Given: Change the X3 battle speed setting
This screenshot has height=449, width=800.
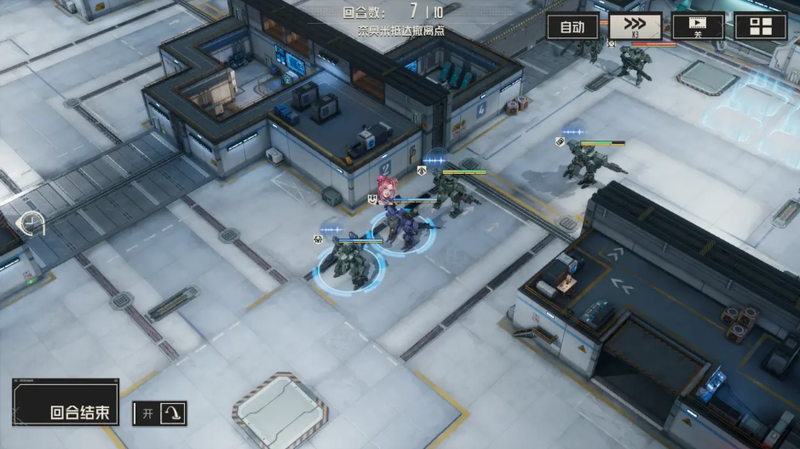Looking at the screenshot, I should tap(635, 27).
